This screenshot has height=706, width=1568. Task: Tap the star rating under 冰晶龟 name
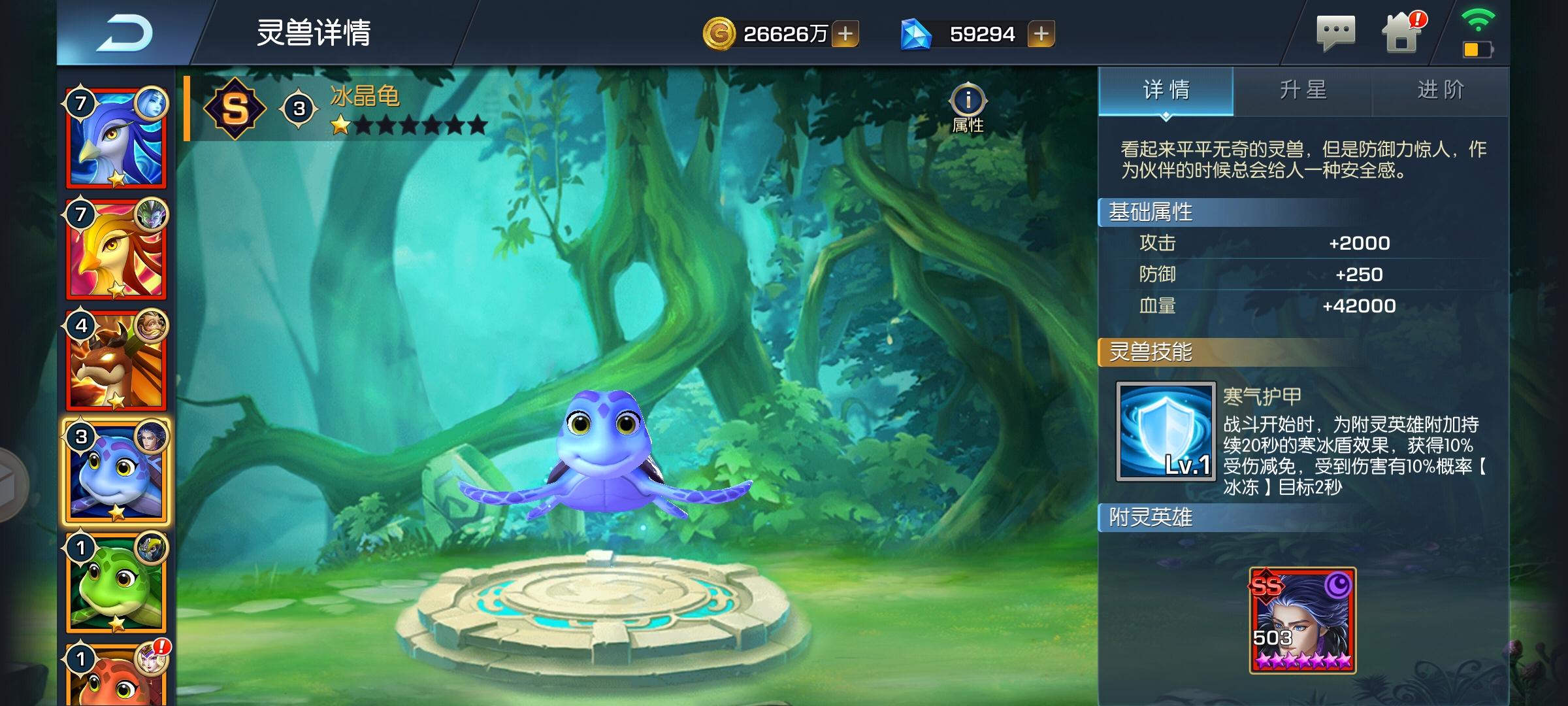[x=405, y=126]
